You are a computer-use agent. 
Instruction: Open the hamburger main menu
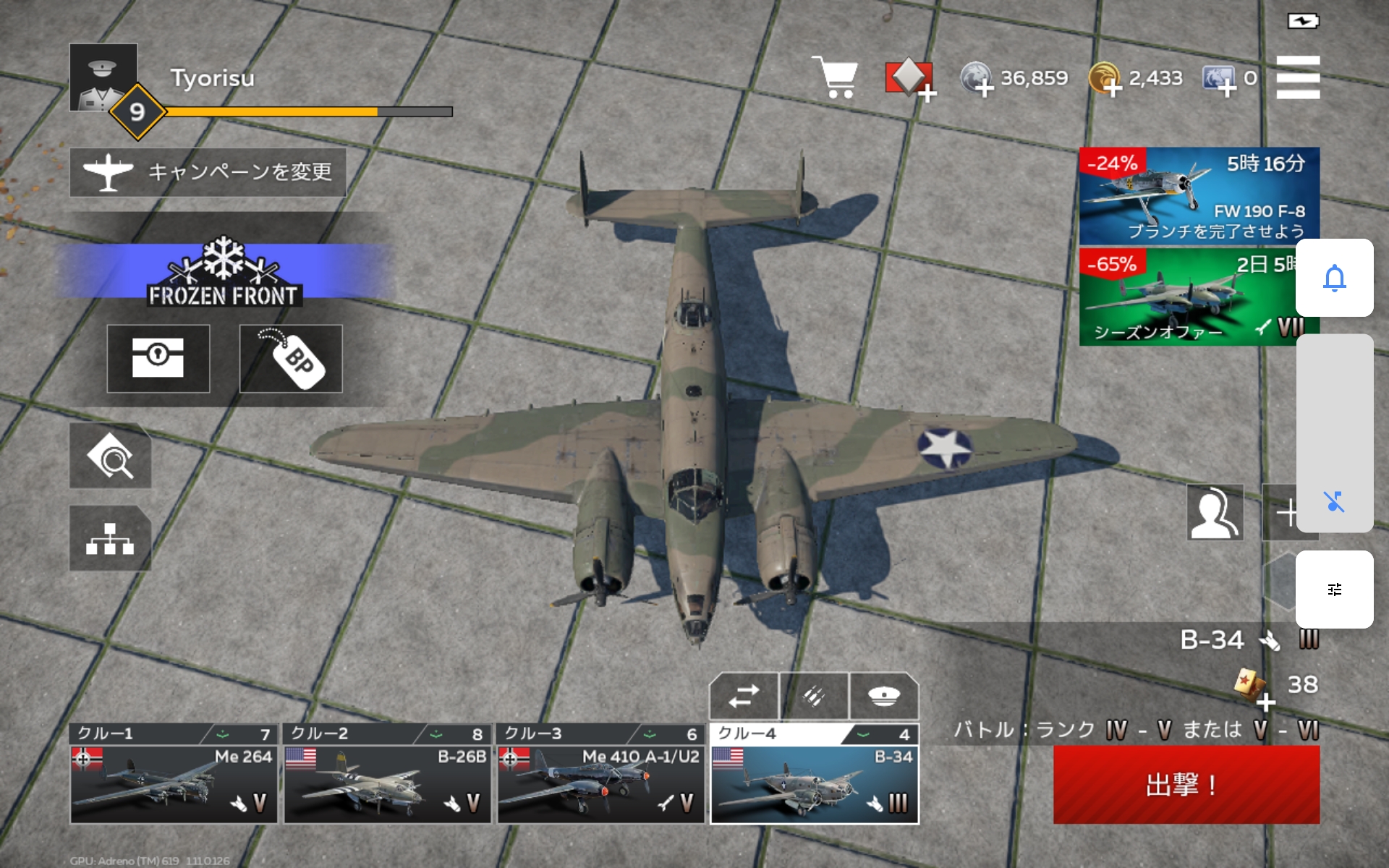point(1298,77)
